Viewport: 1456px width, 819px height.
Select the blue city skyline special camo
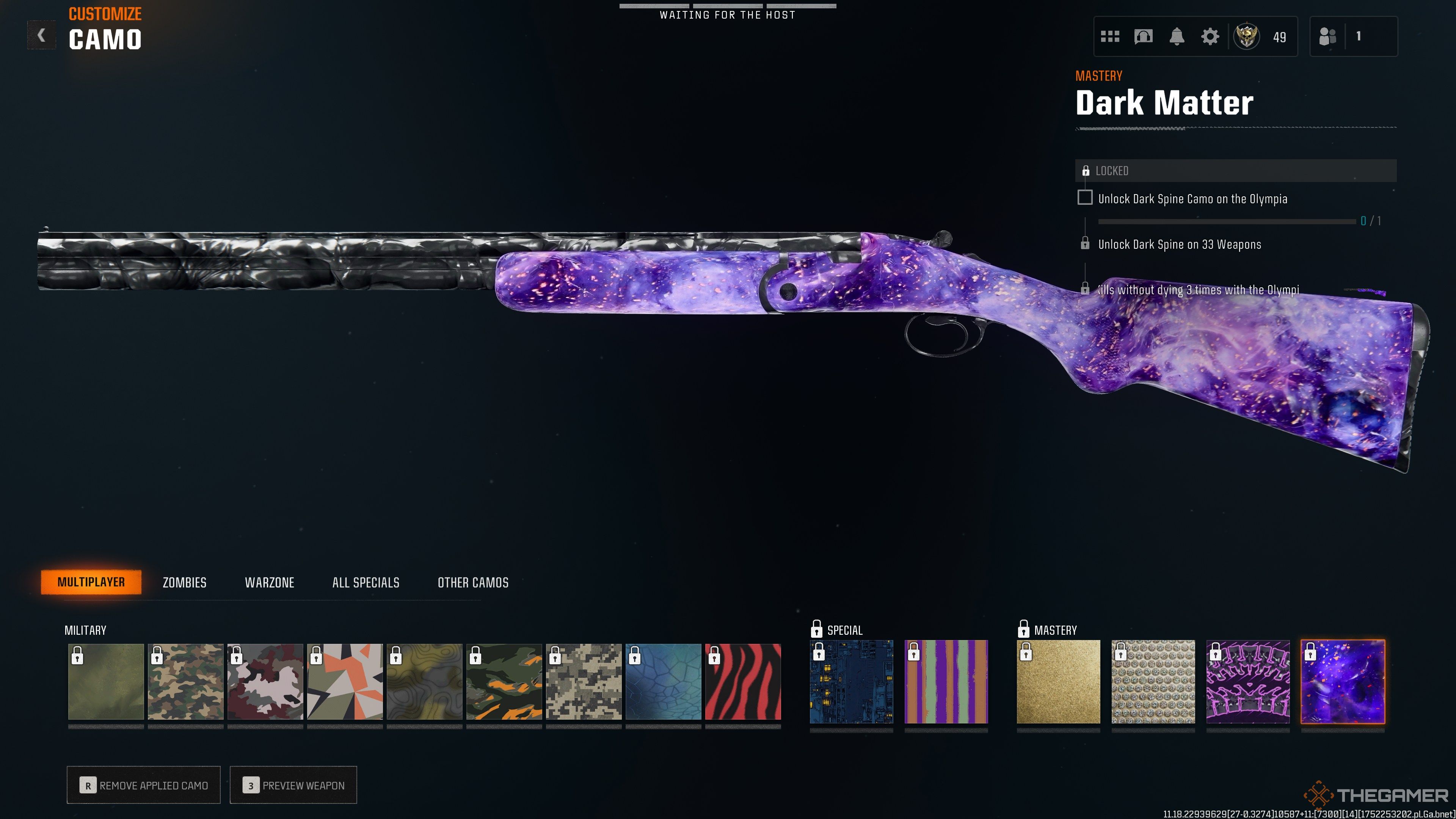pyautogui.click(x=851, y=682)
